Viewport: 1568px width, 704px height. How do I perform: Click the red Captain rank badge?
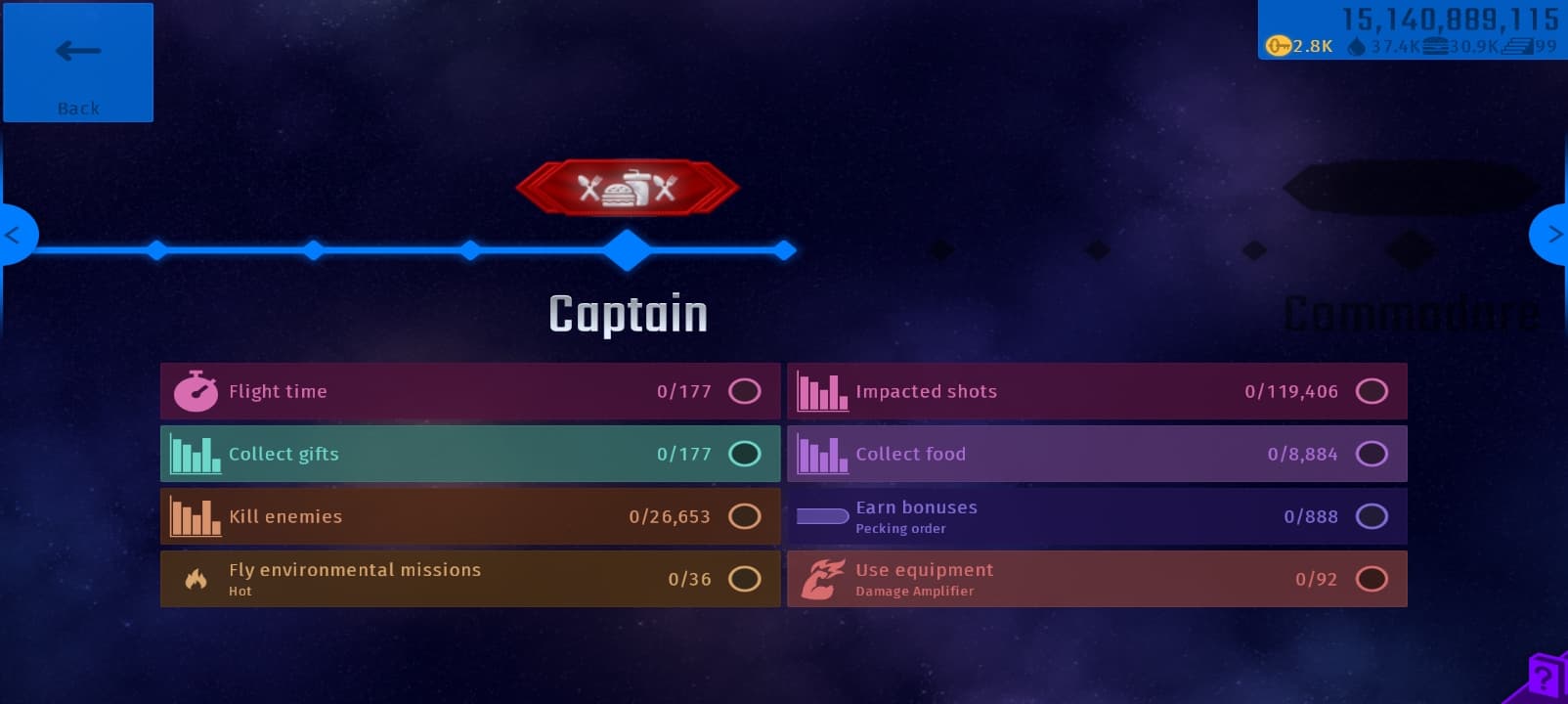click(627, 187)
